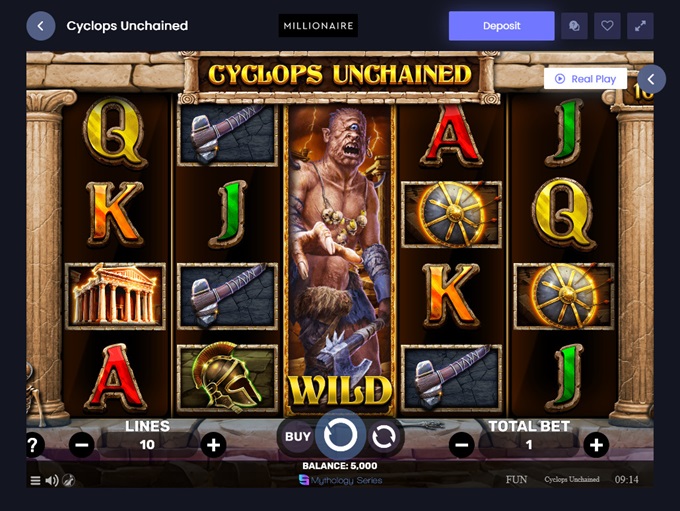Lower the total bet
The height and width of the screenshot is (511, 680).
pyautogui.click(x=461, y=445)
